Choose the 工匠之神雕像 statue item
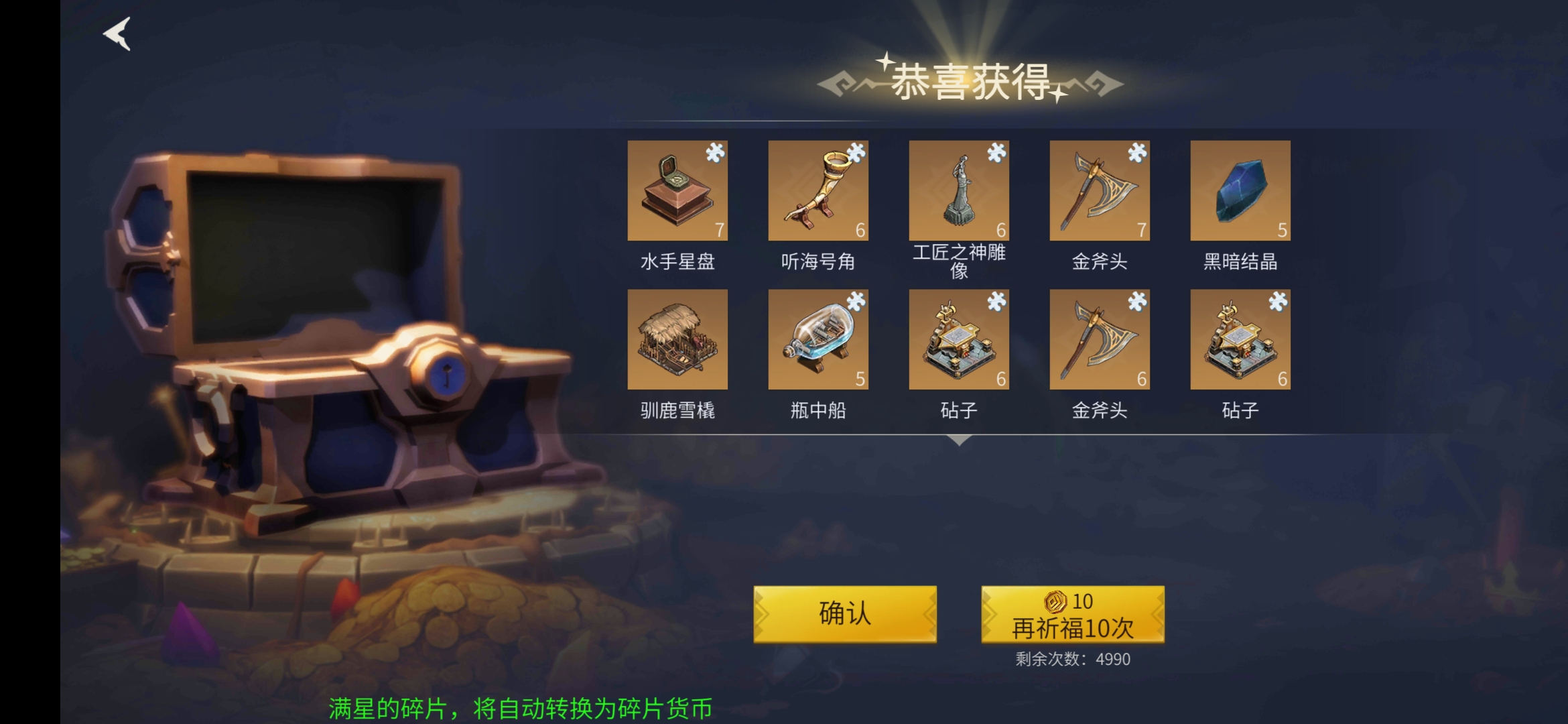This screenshot has height=724, width=1568. (959, 190)
